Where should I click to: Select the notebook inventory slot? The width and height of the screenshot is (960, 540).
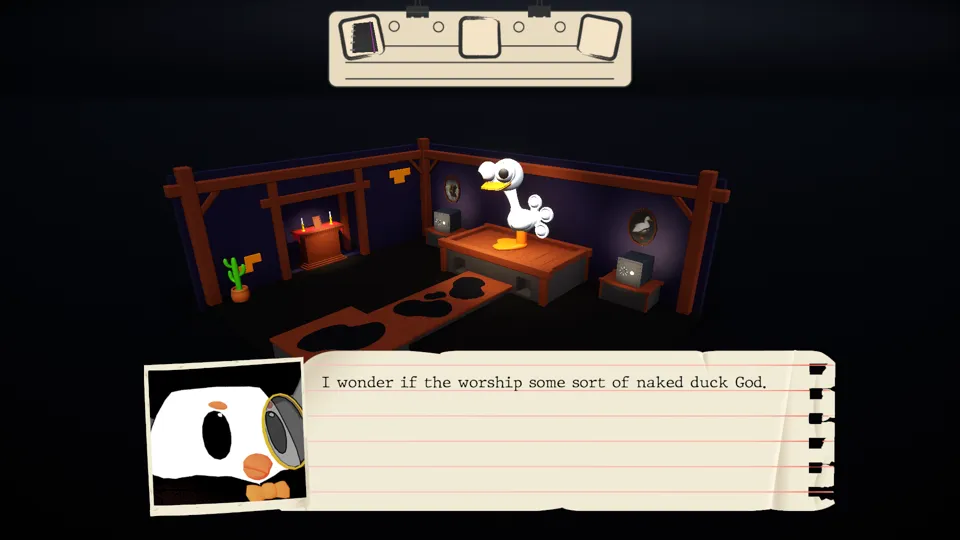[x=361, y=37]
